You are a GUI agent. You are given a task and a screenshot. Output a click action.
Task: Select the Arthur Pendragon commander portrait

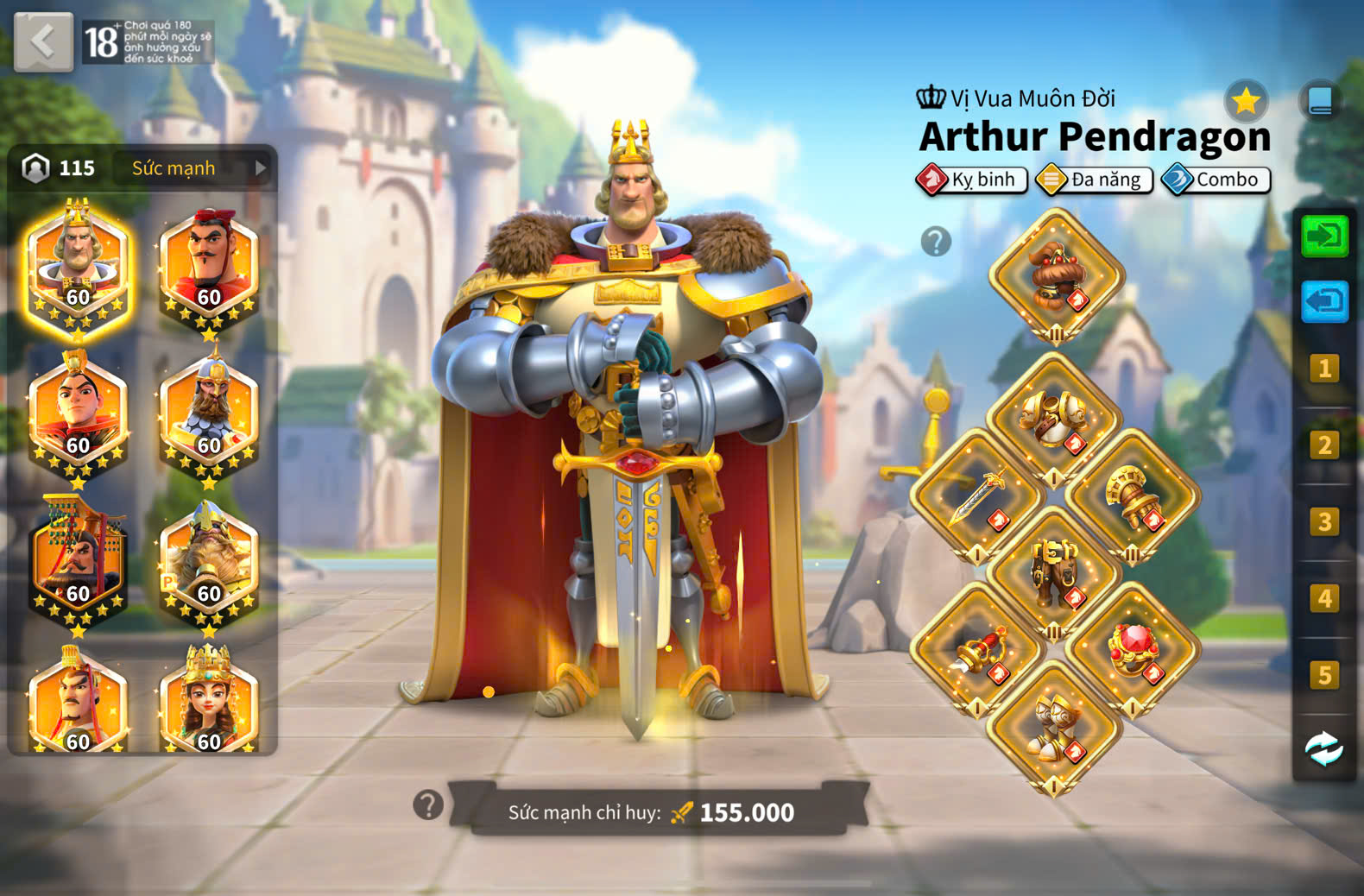(78, 262)
